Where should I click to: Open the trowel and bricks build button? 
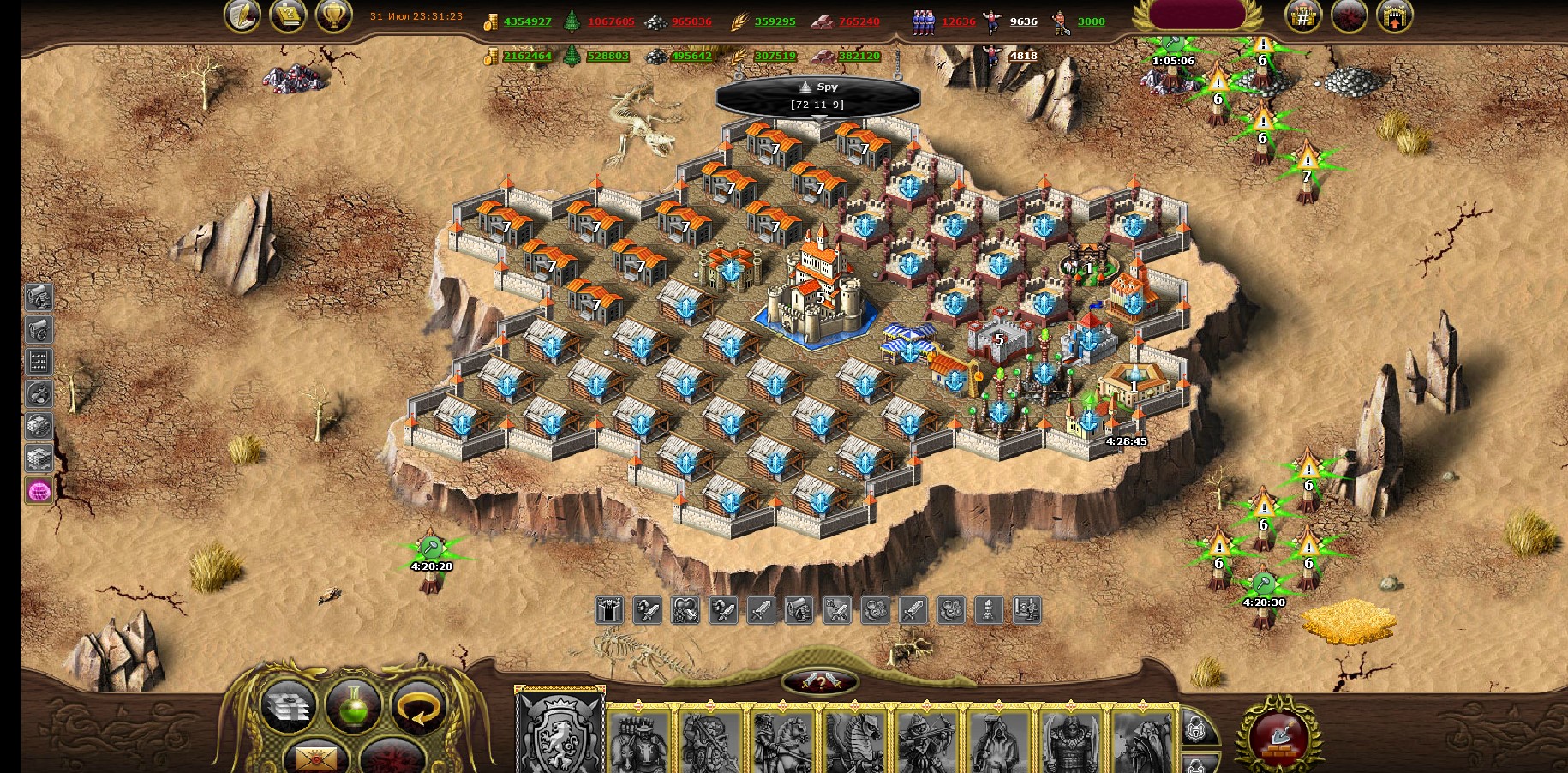pos(1278,735)
